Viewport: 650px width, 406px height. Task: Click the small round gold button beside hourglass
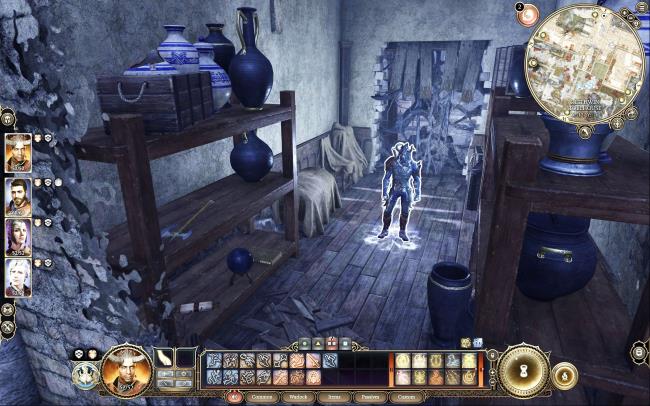pyautogui.click(x=564, y=376)
